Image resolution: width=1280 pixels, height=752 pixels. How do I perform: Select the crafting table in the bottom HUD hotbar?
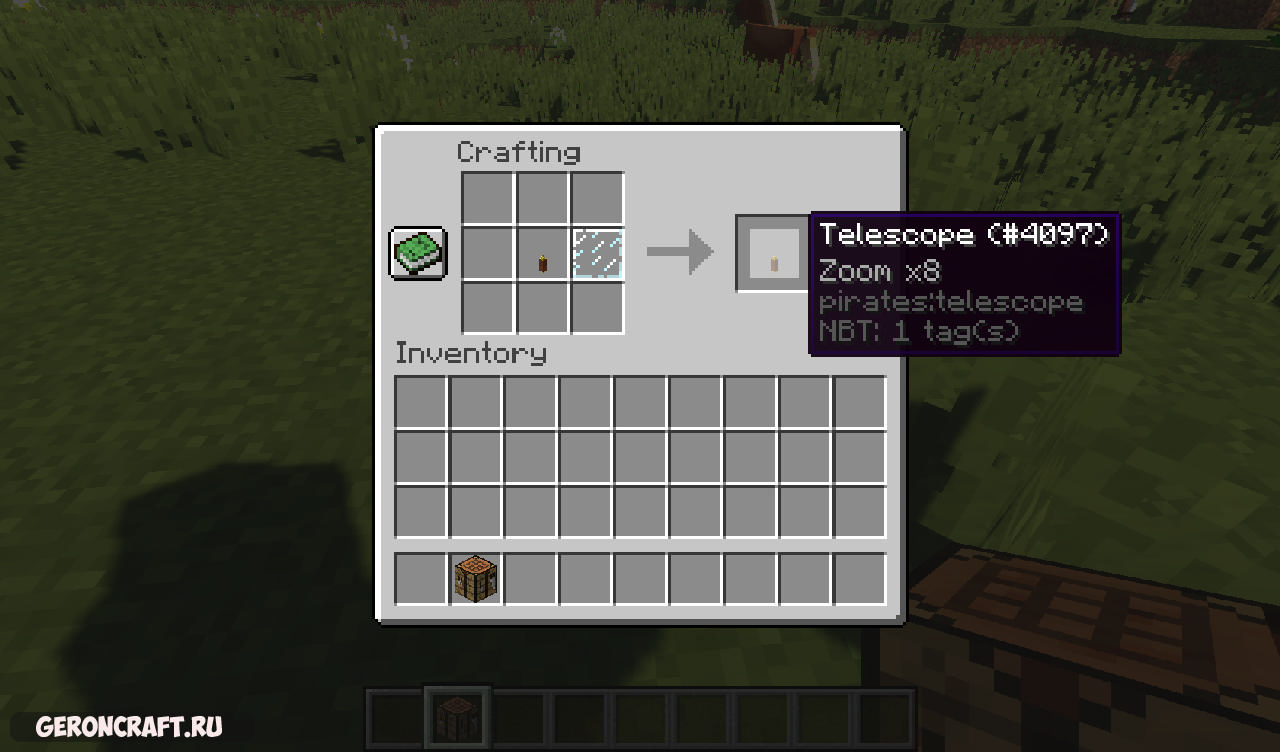coord(458,717)
